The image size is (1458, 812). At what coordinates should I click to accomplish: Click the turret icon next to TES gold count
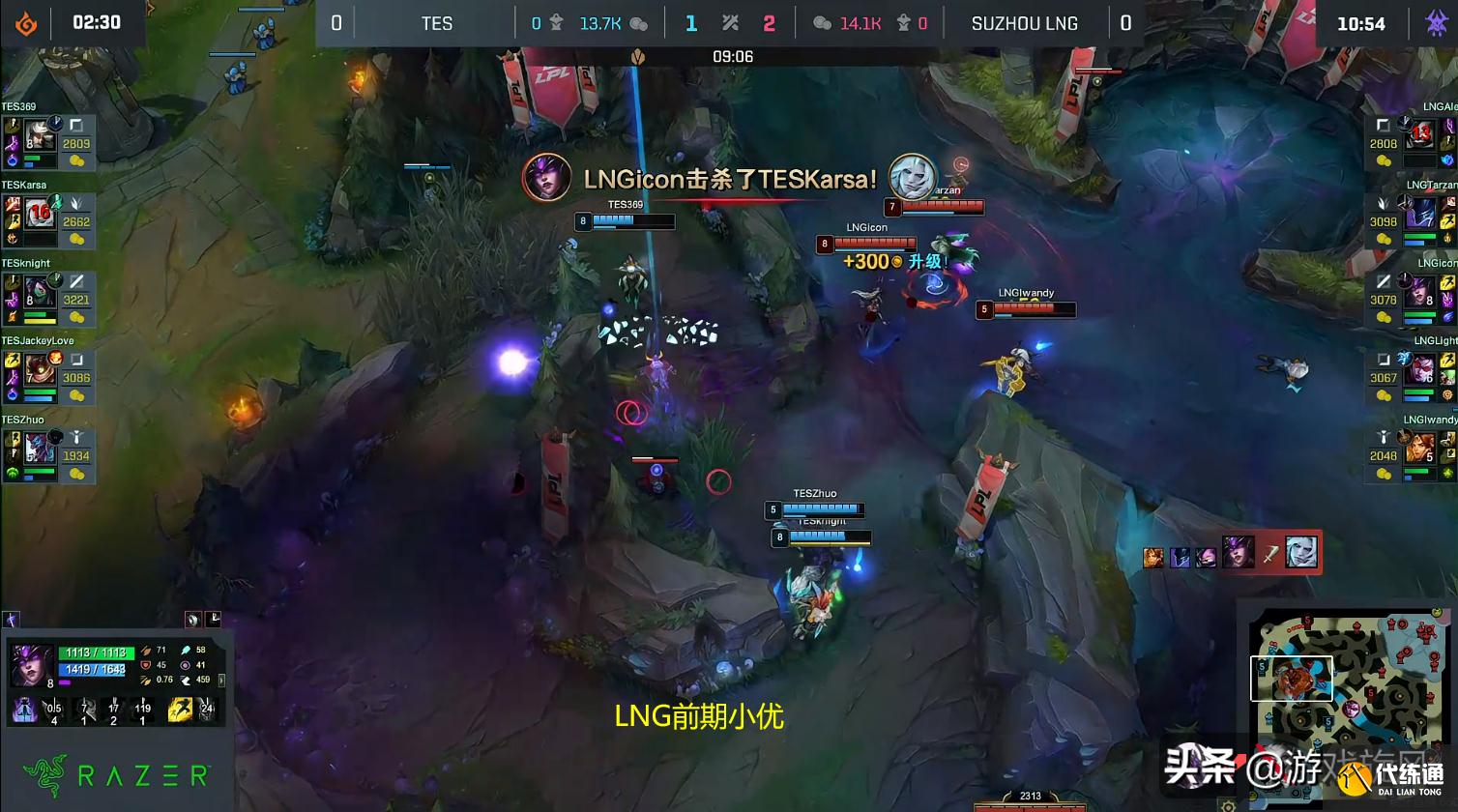556,22
